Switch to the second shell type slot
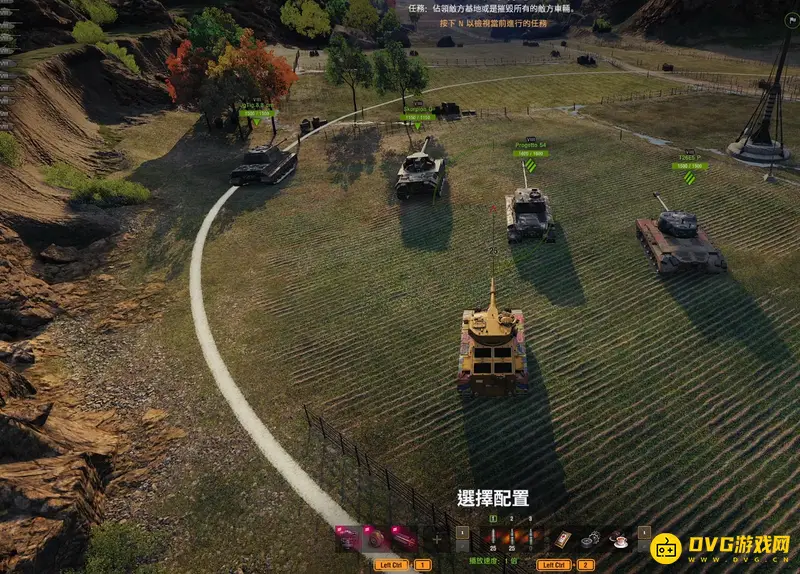The image size is (800, 574). 511,539
